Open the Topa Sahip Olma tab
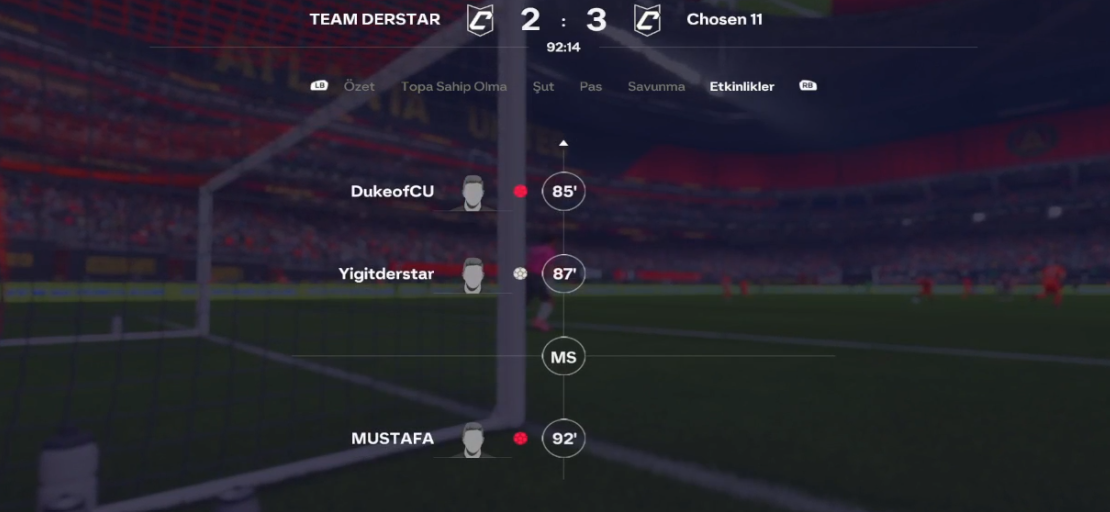Image resolution: width=1110 pixels, height=512 pixels. 453,87
